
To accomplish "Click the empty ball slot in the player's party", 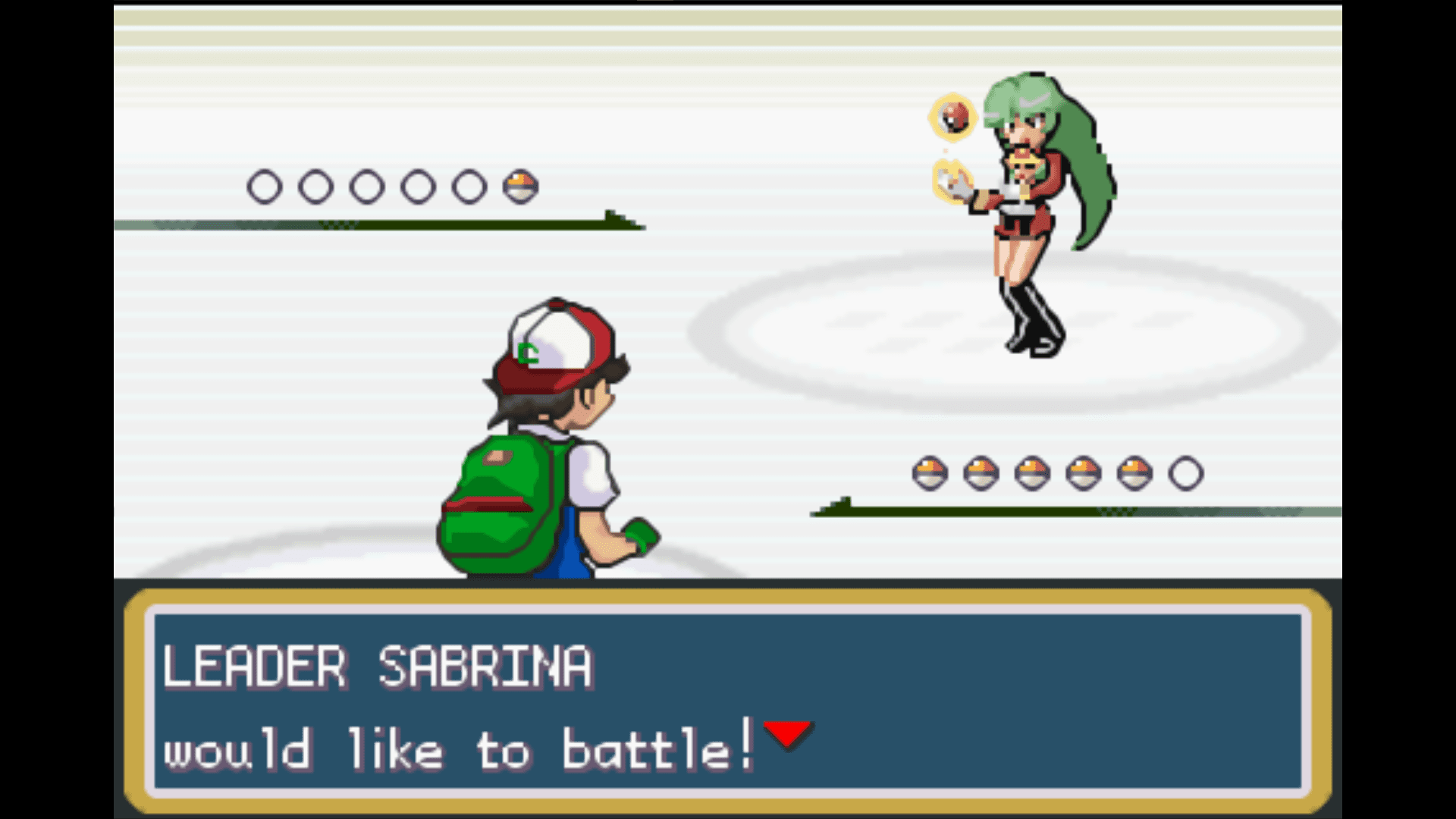I will [1188, 470].
